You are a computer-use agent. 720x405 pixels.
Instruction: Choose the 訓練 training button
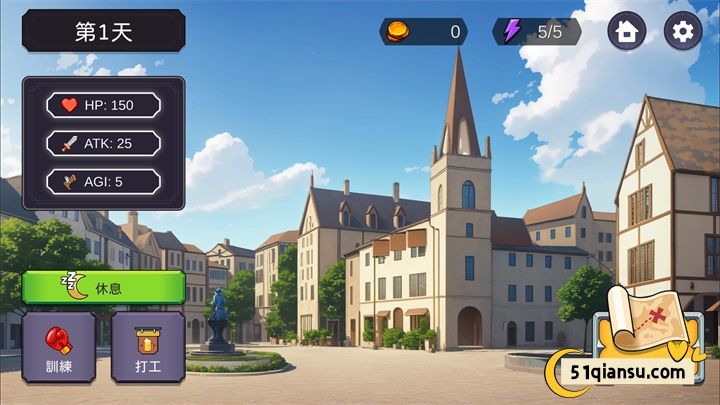pyautogui.click(x=59, y=346)
